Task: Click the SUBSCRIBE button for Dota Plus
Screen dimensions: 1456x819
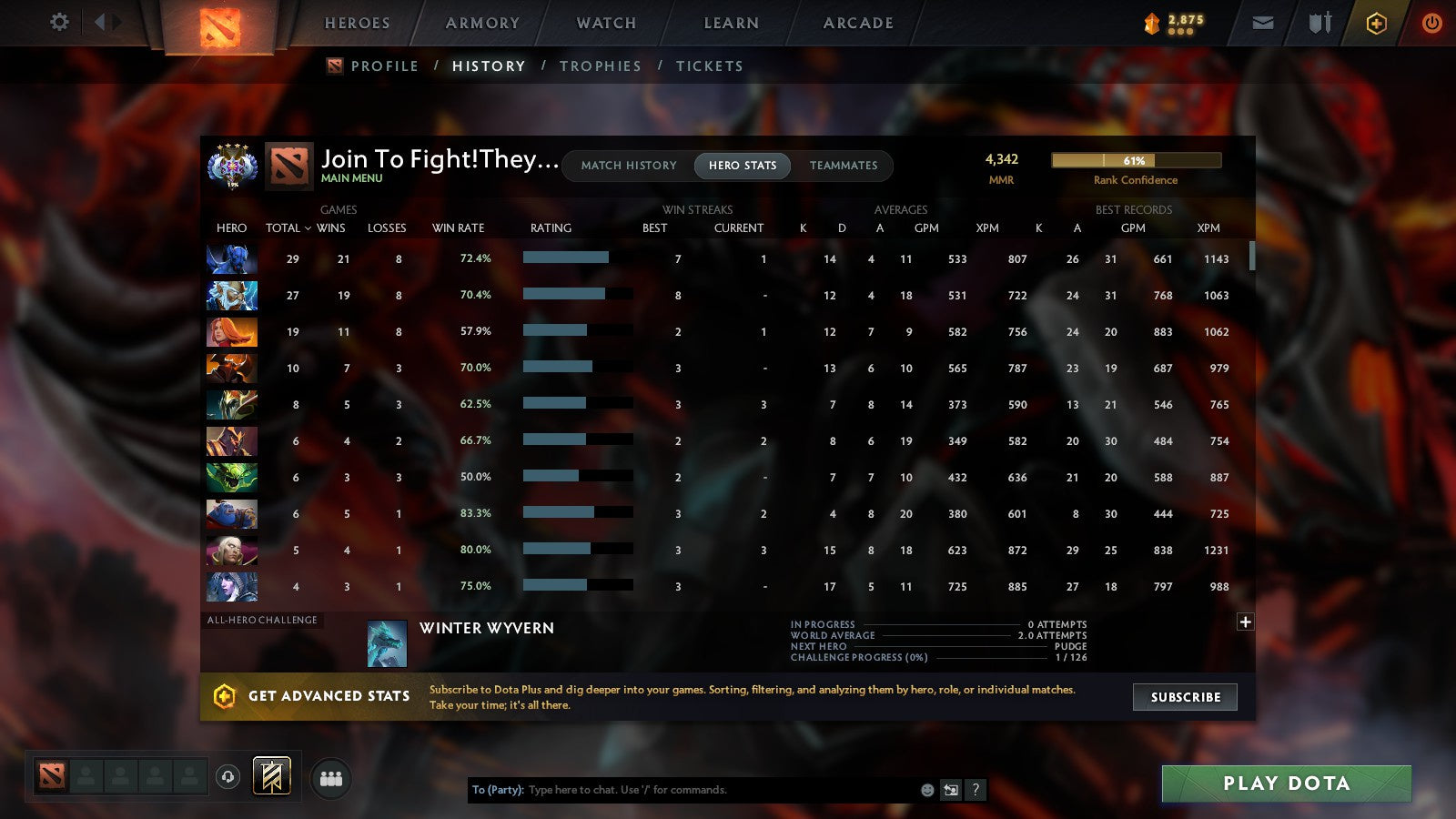Action: 1185,697
